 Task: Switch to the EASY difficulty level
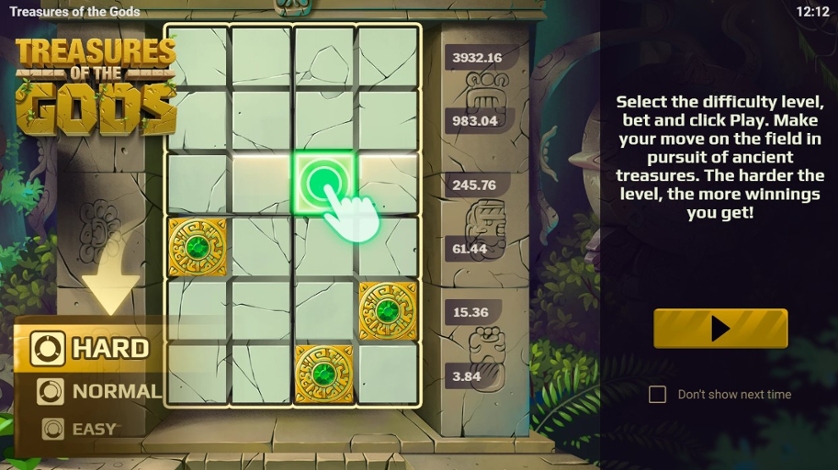point(80,429)
